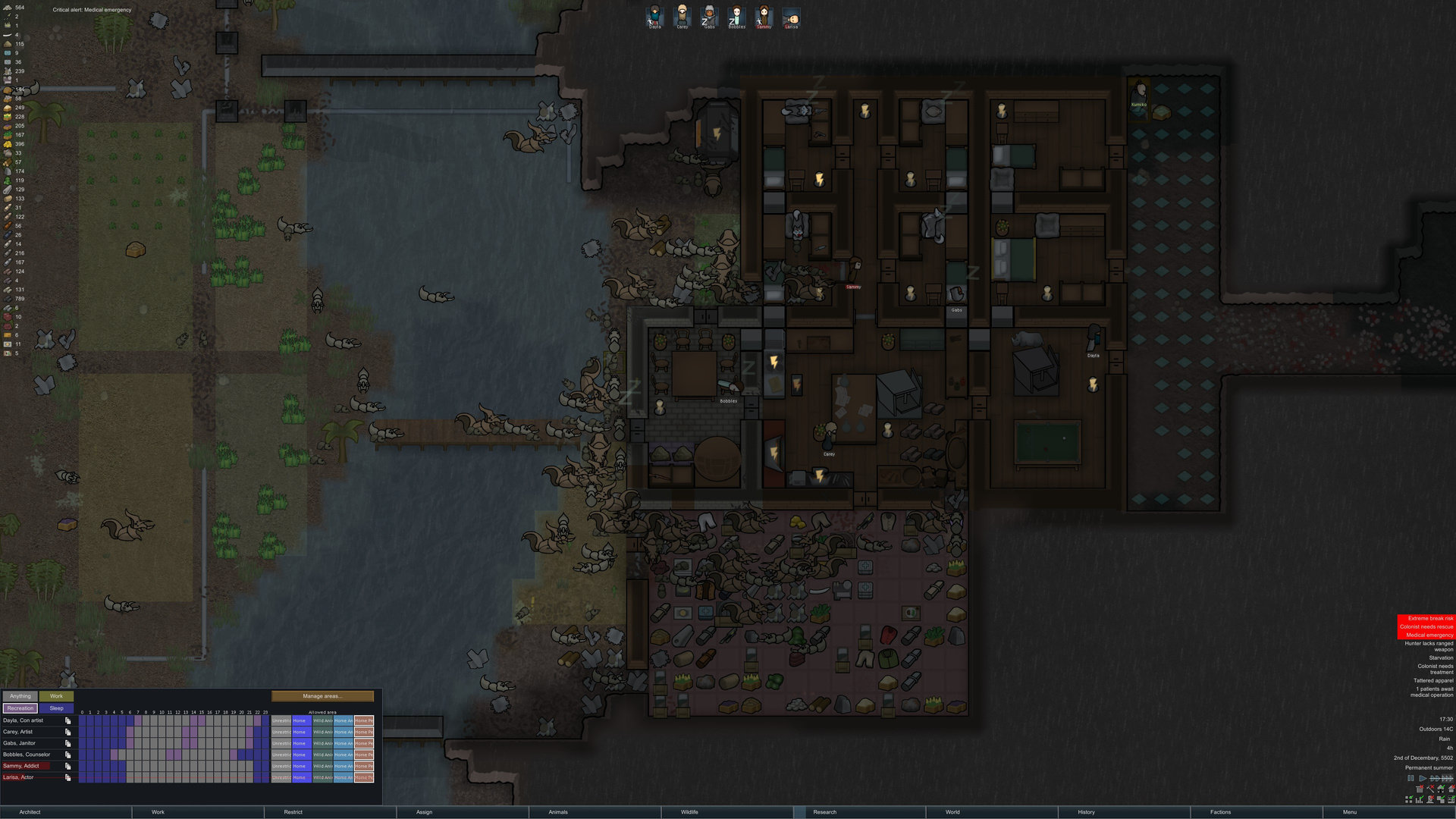The image size is (1456, 819).
Task: Choose the Sleep schedule type
Action: 57,708
